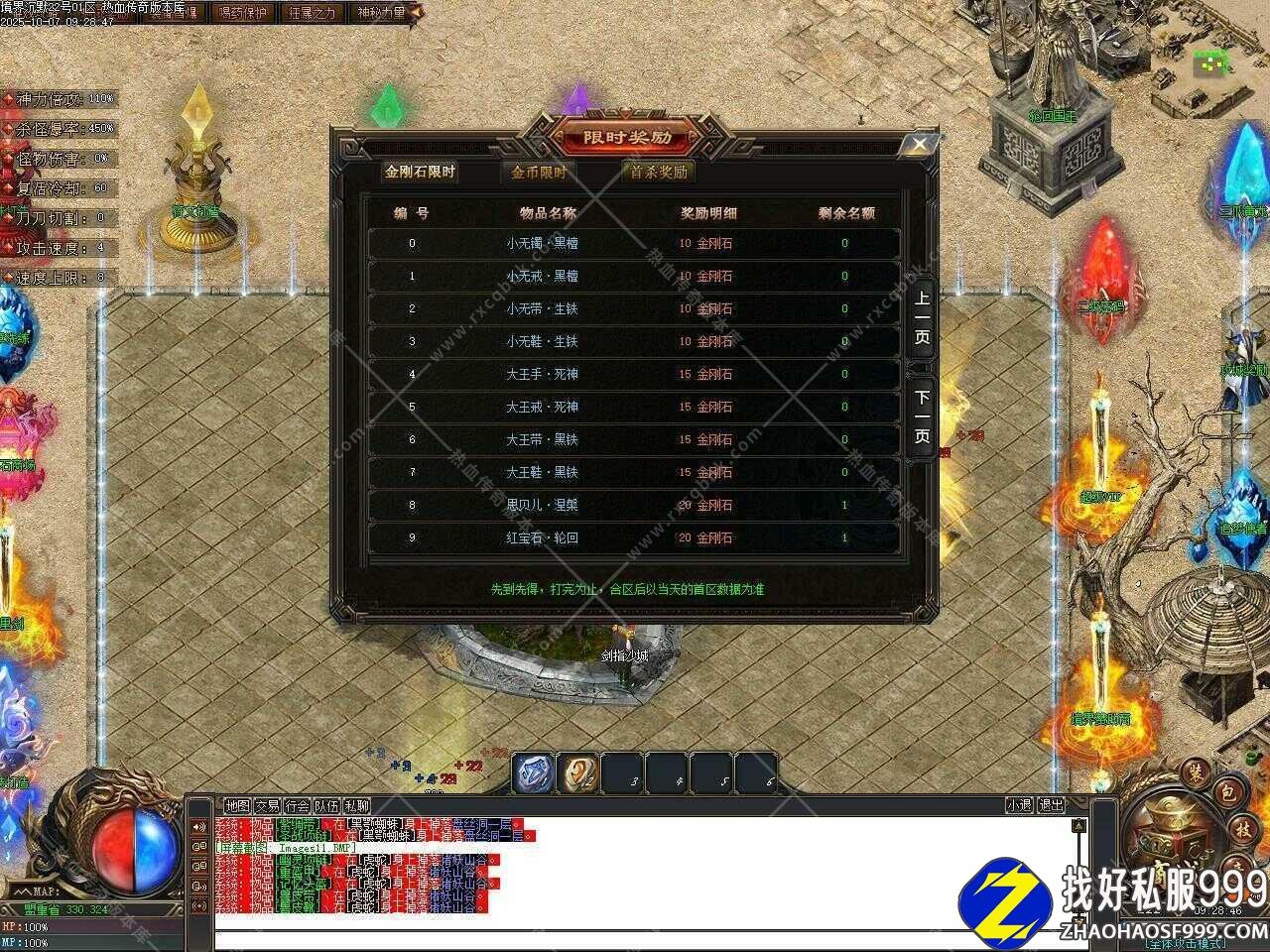Switch to the 金刚石限时 tab
Viewport: 1270px width, 952px height.
(x=421, y=172)
